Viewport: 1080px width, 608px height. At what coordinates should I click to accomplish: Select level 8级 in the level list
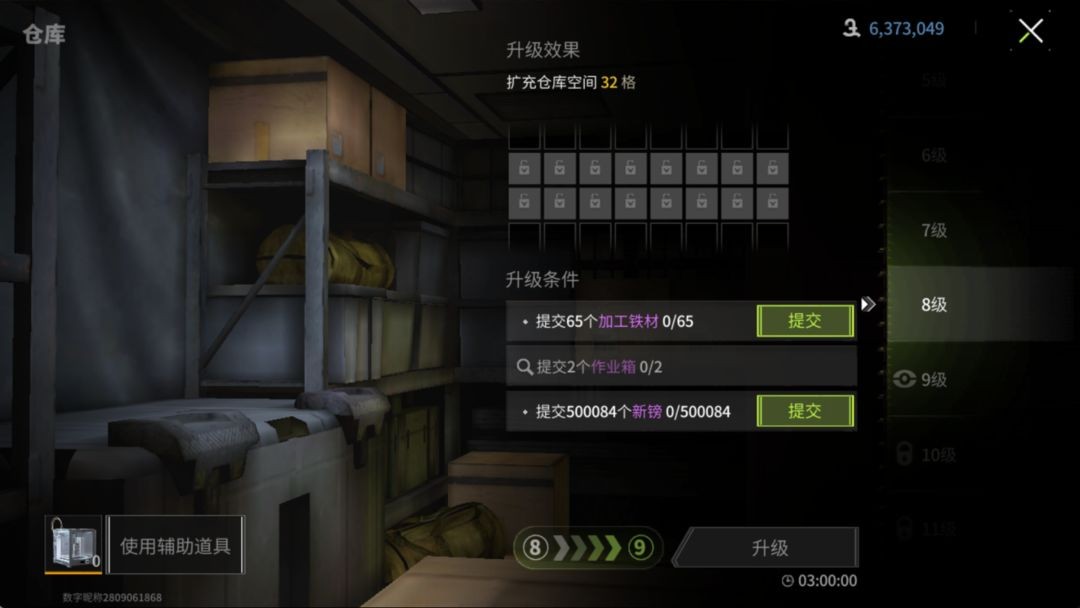click(933, 305)
